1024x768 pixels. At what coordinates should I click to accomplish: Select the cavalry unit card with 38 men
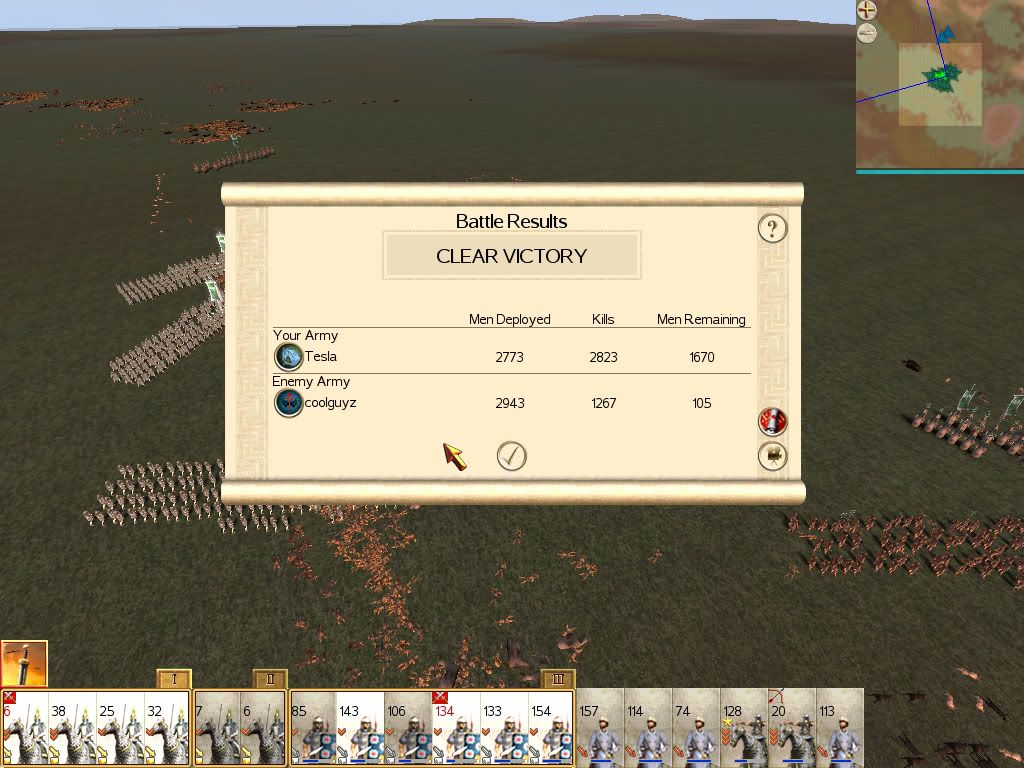[x=72, y=728]
